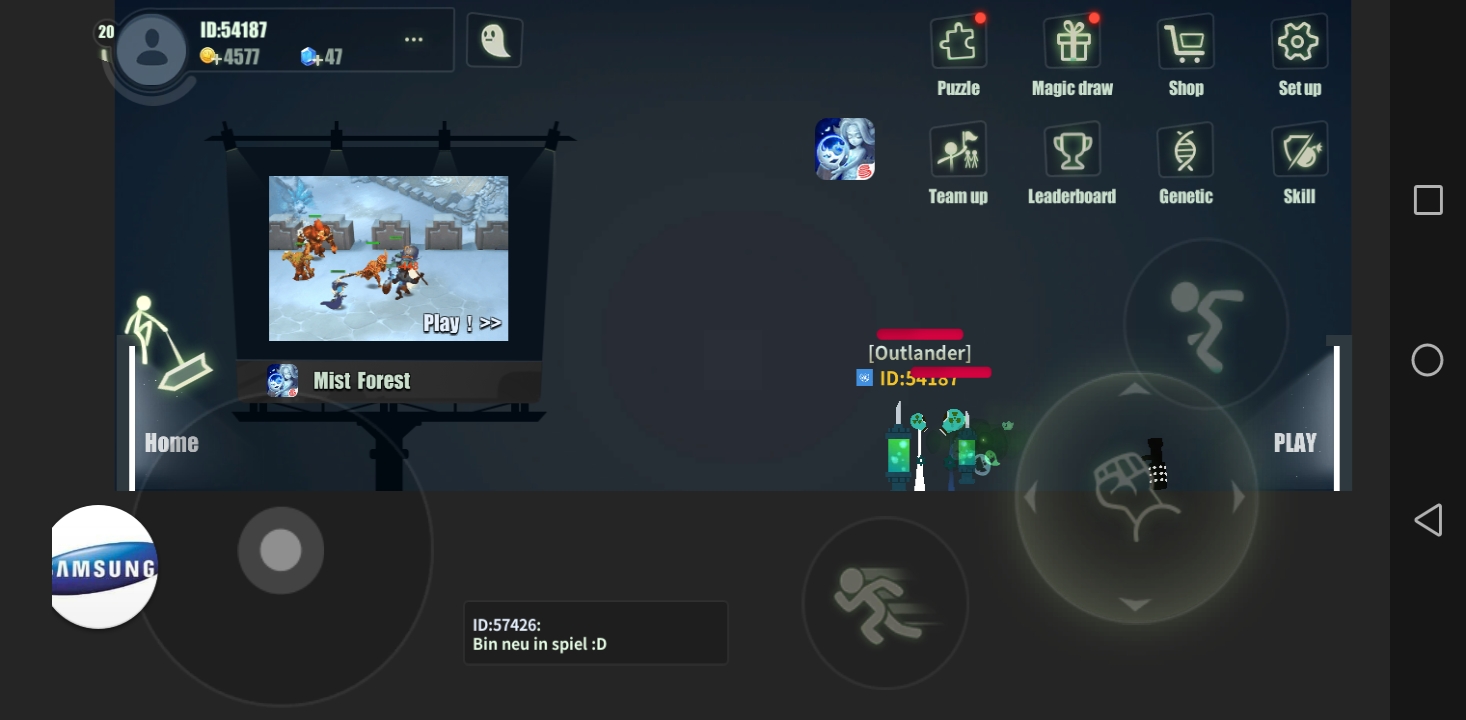Image resolution: width=1466 pixels, height=720 pixels.
Task: Open the Set up settings
Action: (1298, 42)
